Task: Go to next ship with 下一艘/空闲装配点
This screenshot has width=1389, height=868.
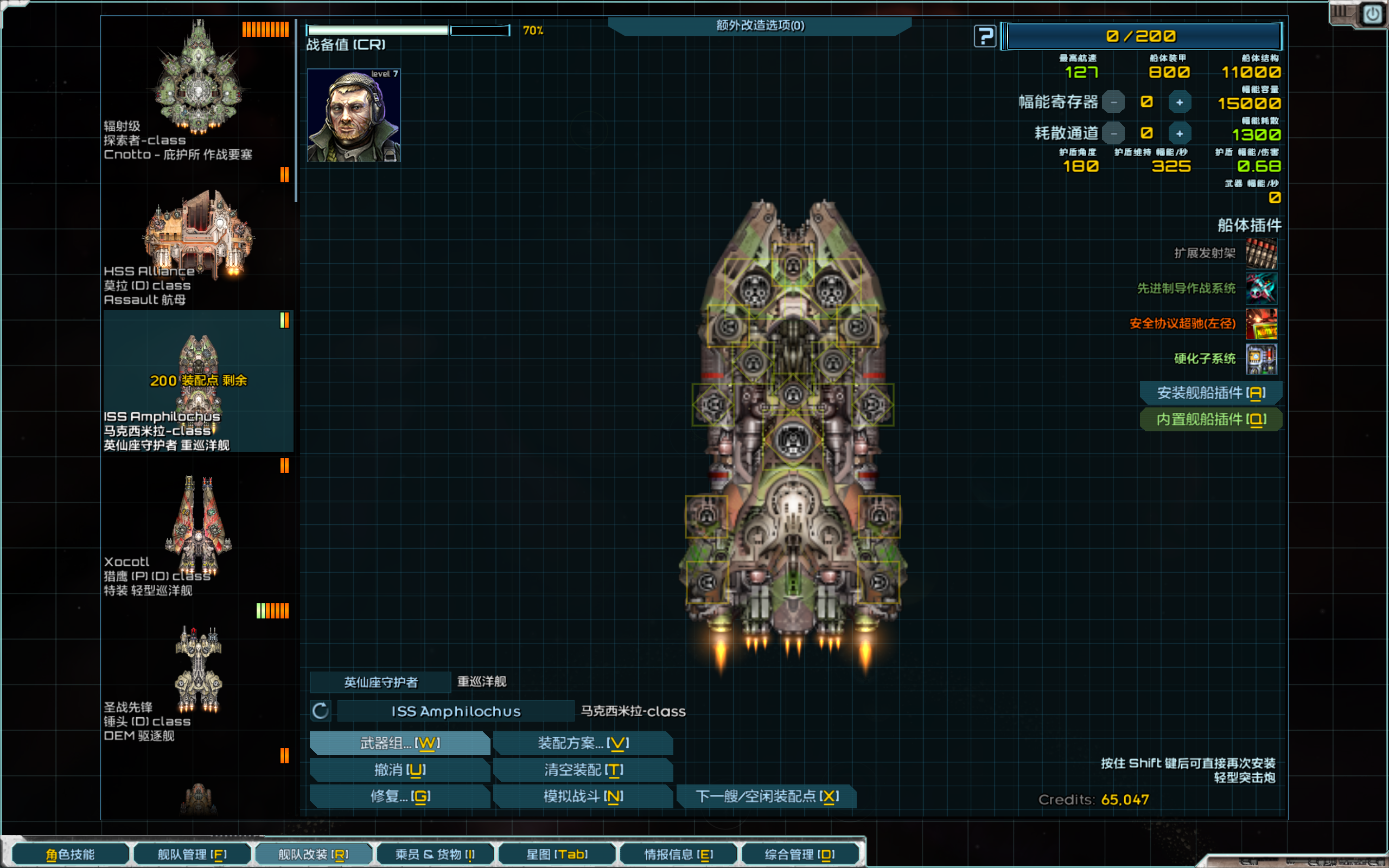Action: click(x=767, y=796)
